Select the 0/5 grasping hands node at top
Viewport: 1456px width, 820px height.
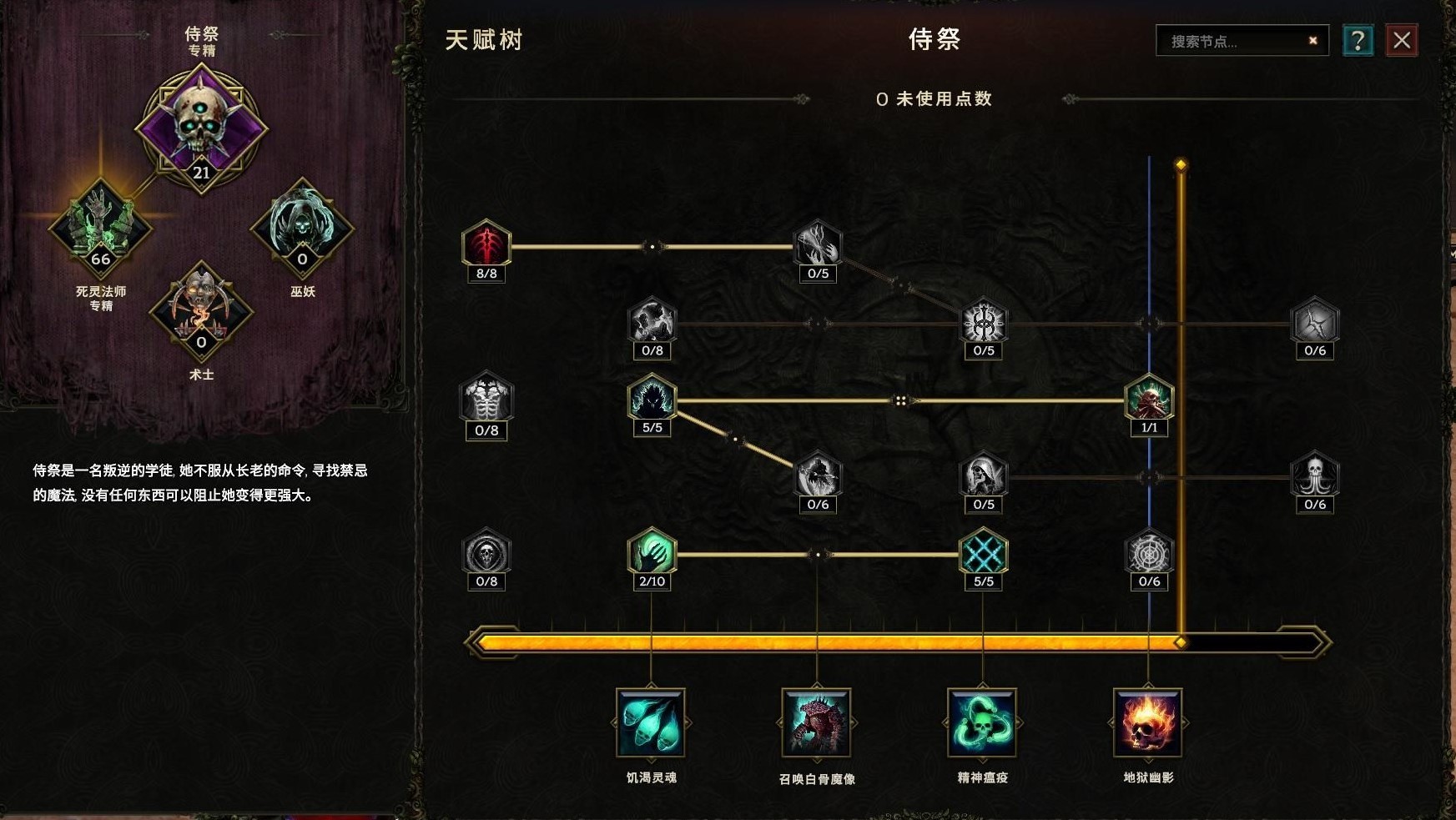pos(818,244)
